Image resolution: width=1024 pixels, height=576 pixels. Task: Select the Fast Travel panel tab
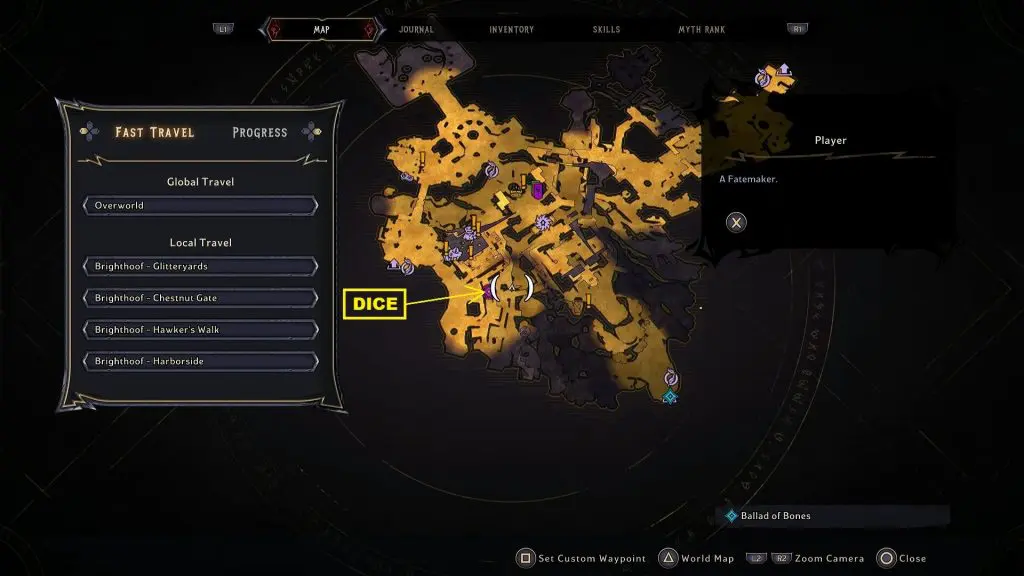[x=155, y=132]
